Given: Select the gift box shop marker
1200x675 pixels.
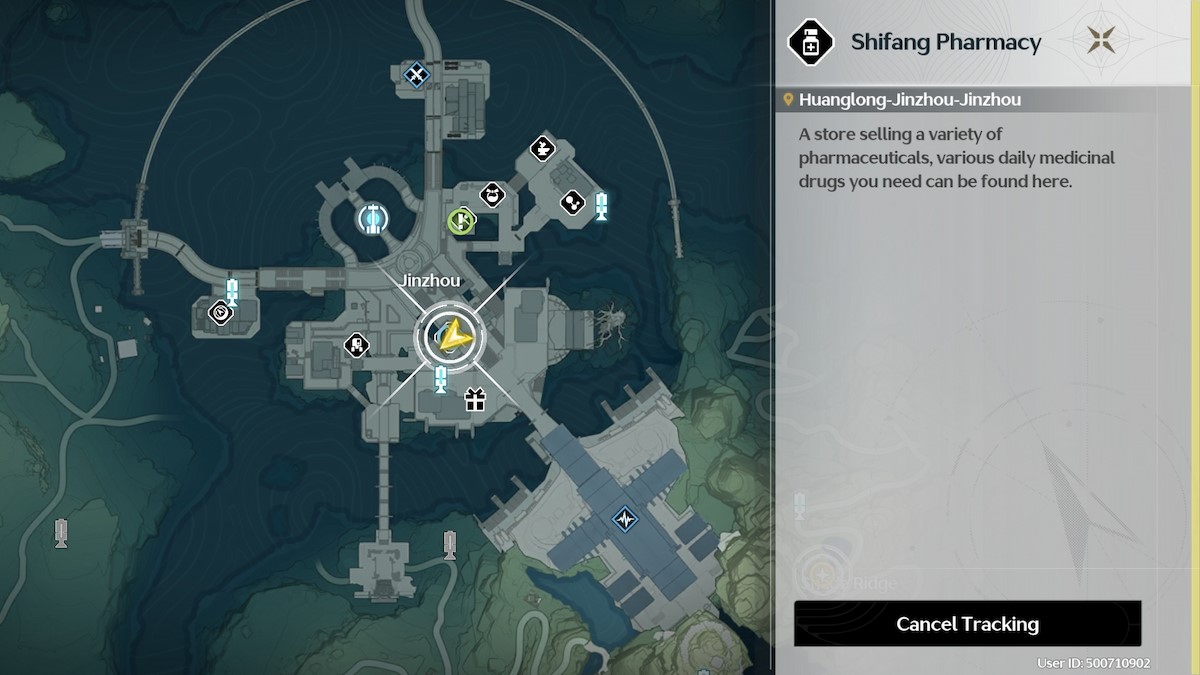Looking at the screenshot, I should 474,401.
